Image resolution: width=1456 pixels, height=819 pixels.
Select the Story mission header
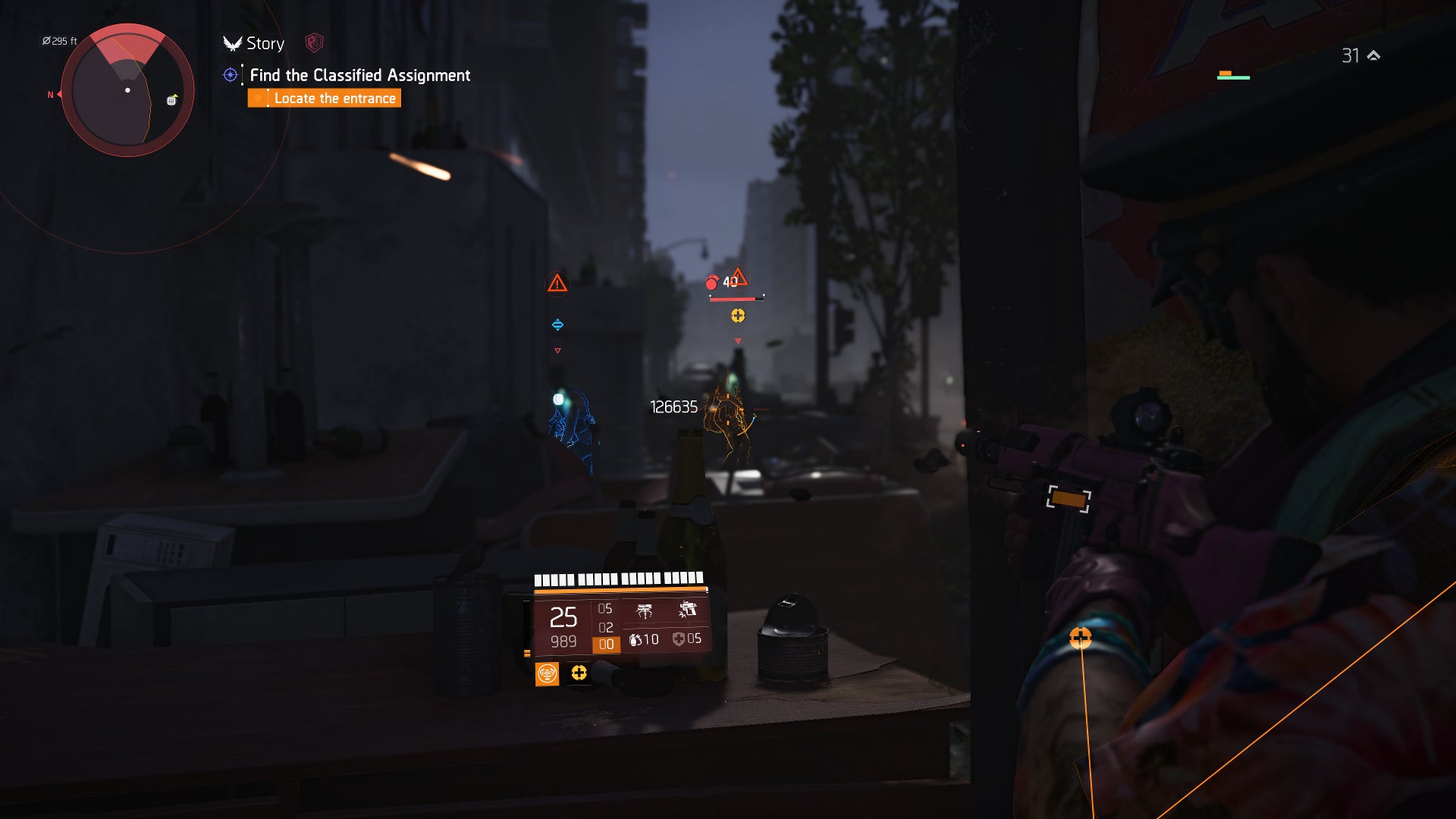pyautogui.click(x=265, y=44)
